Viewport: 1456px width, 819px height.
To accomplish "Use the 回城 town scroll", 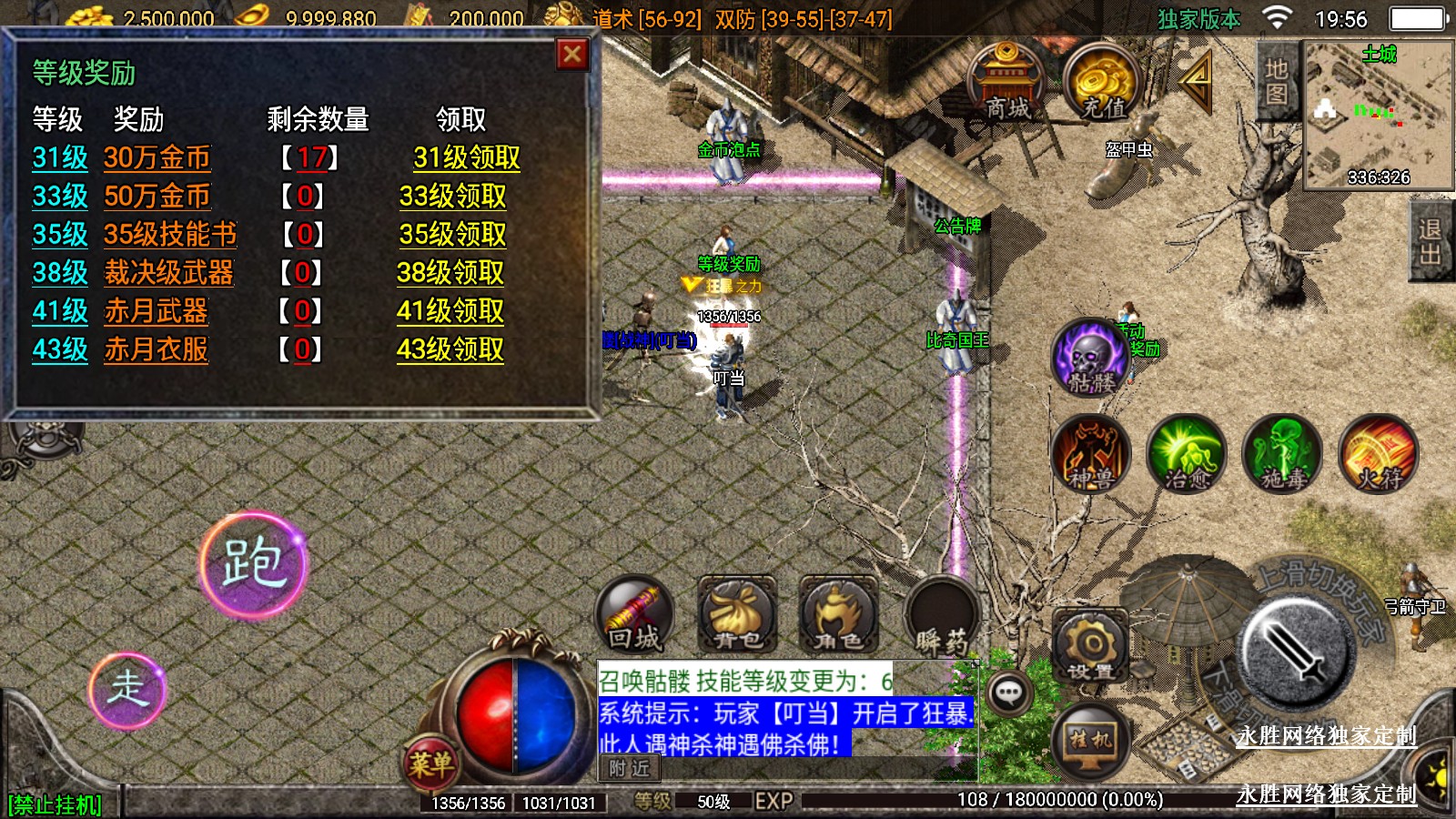I will coord(634,614).
